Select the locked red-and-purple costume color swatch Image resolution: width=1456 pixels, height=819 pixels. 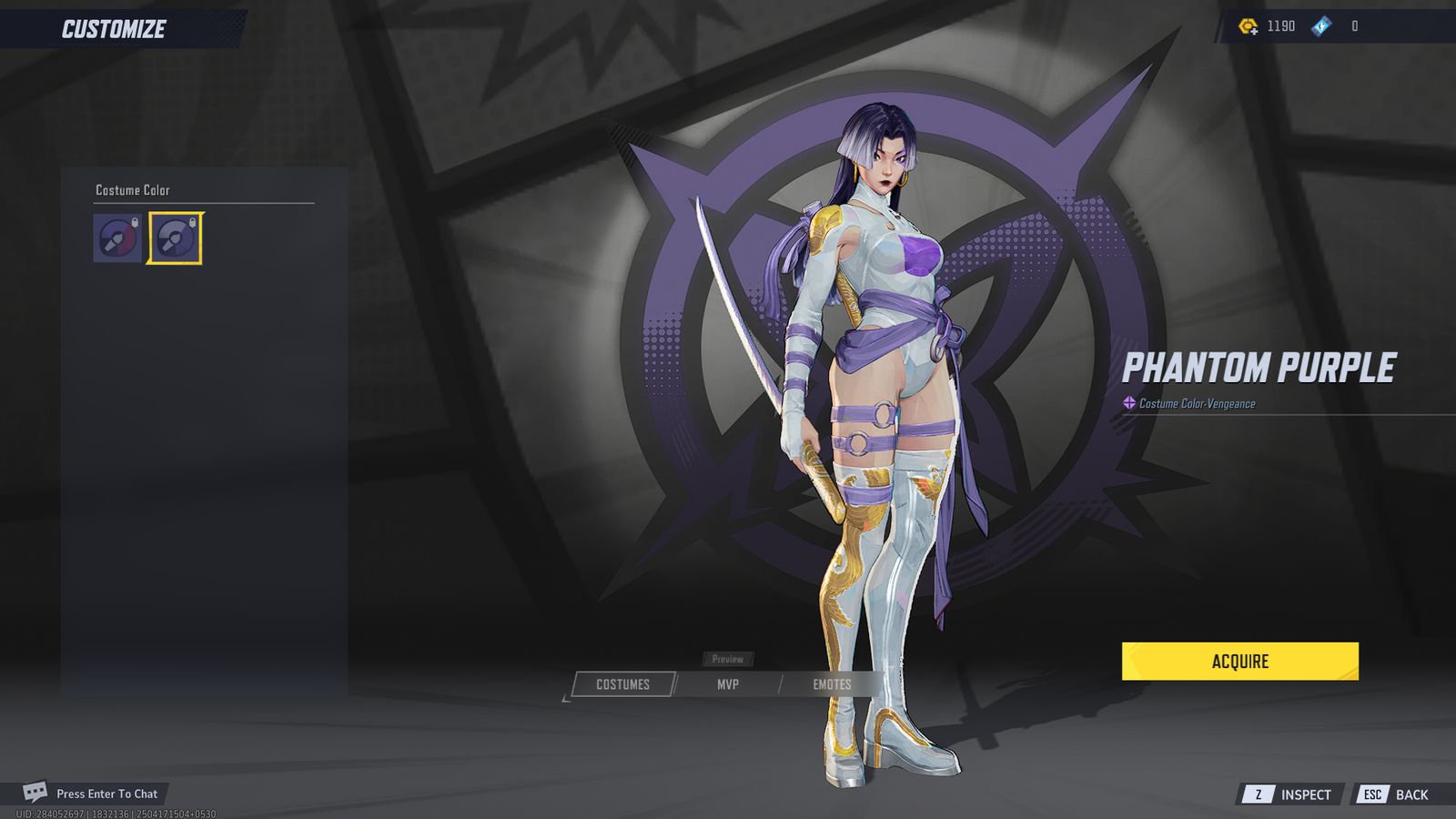(x=117, y=238)
